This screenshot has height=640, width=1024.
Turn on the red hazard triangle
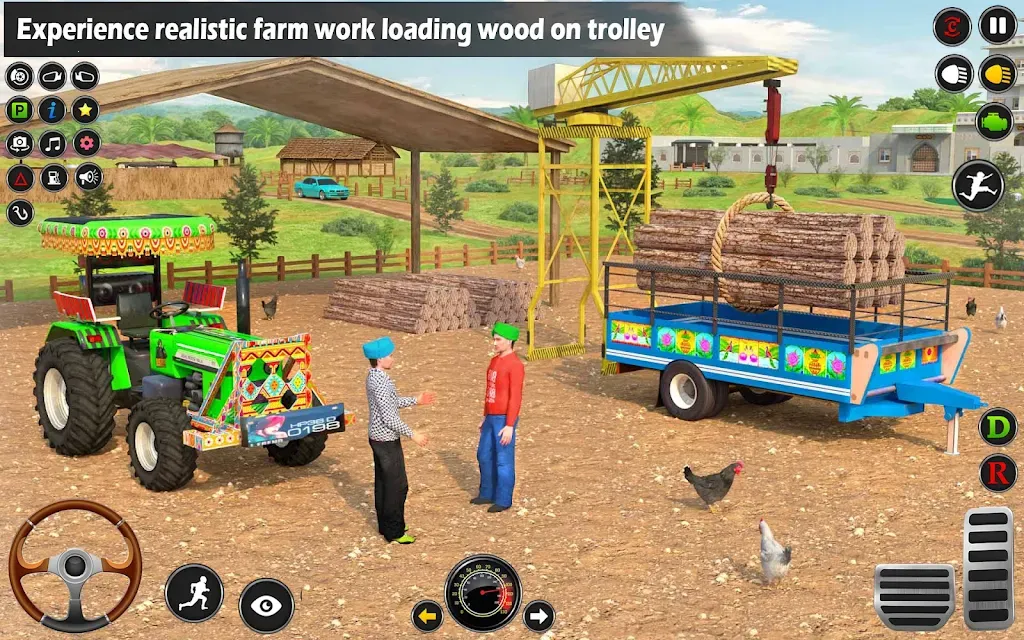19,178
